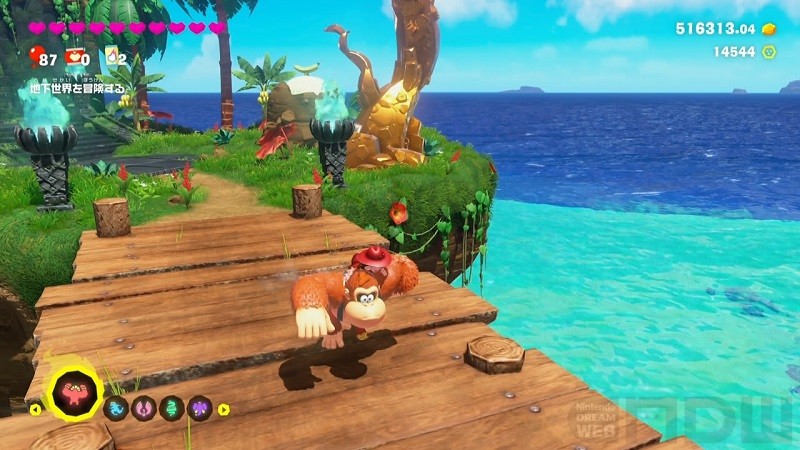
Task: Click the red balloon item icon
Action: [x=37, y=55]
